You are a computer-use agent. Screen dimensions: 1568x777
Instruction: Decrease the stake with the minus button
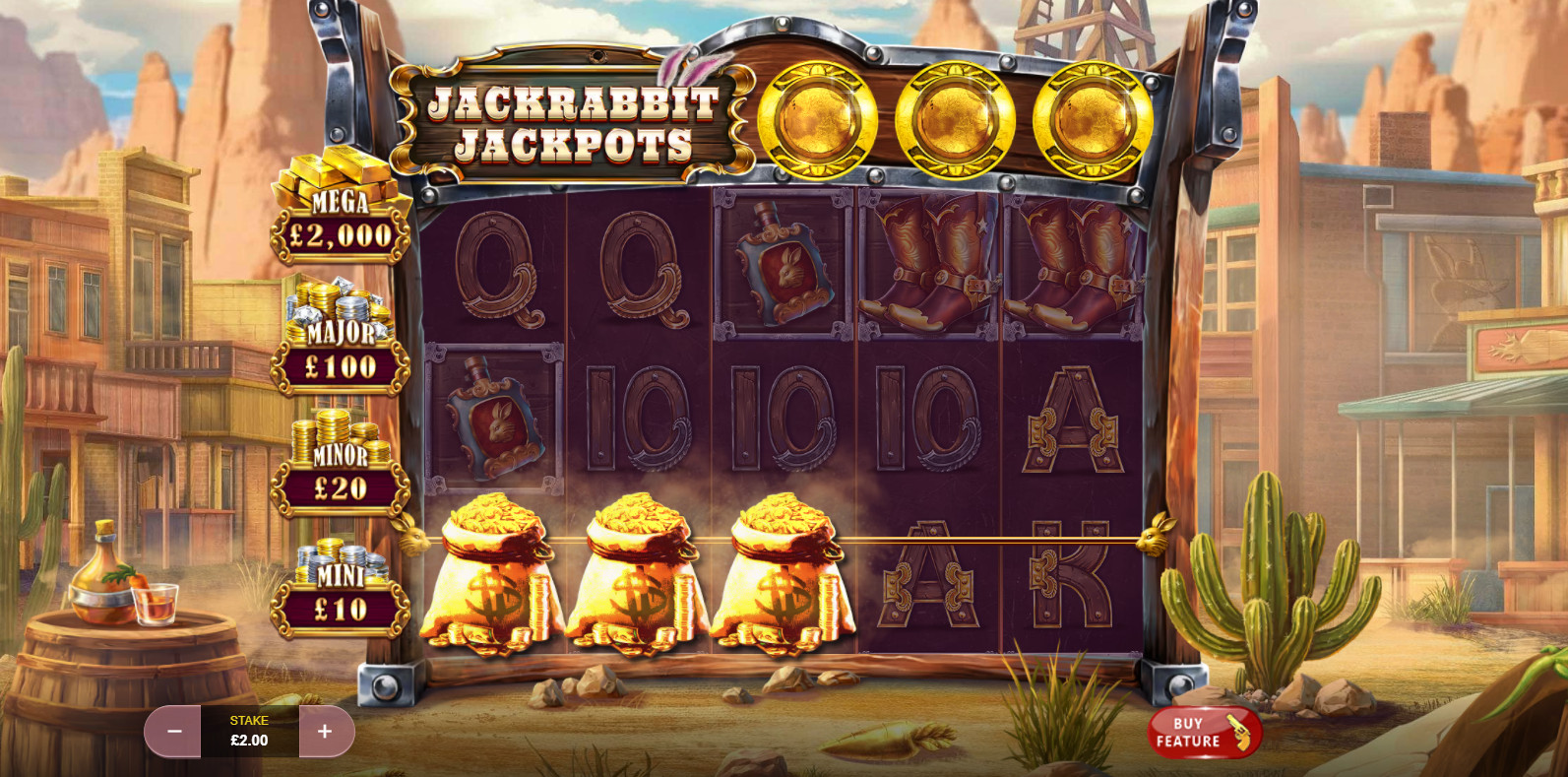point(174,732)
